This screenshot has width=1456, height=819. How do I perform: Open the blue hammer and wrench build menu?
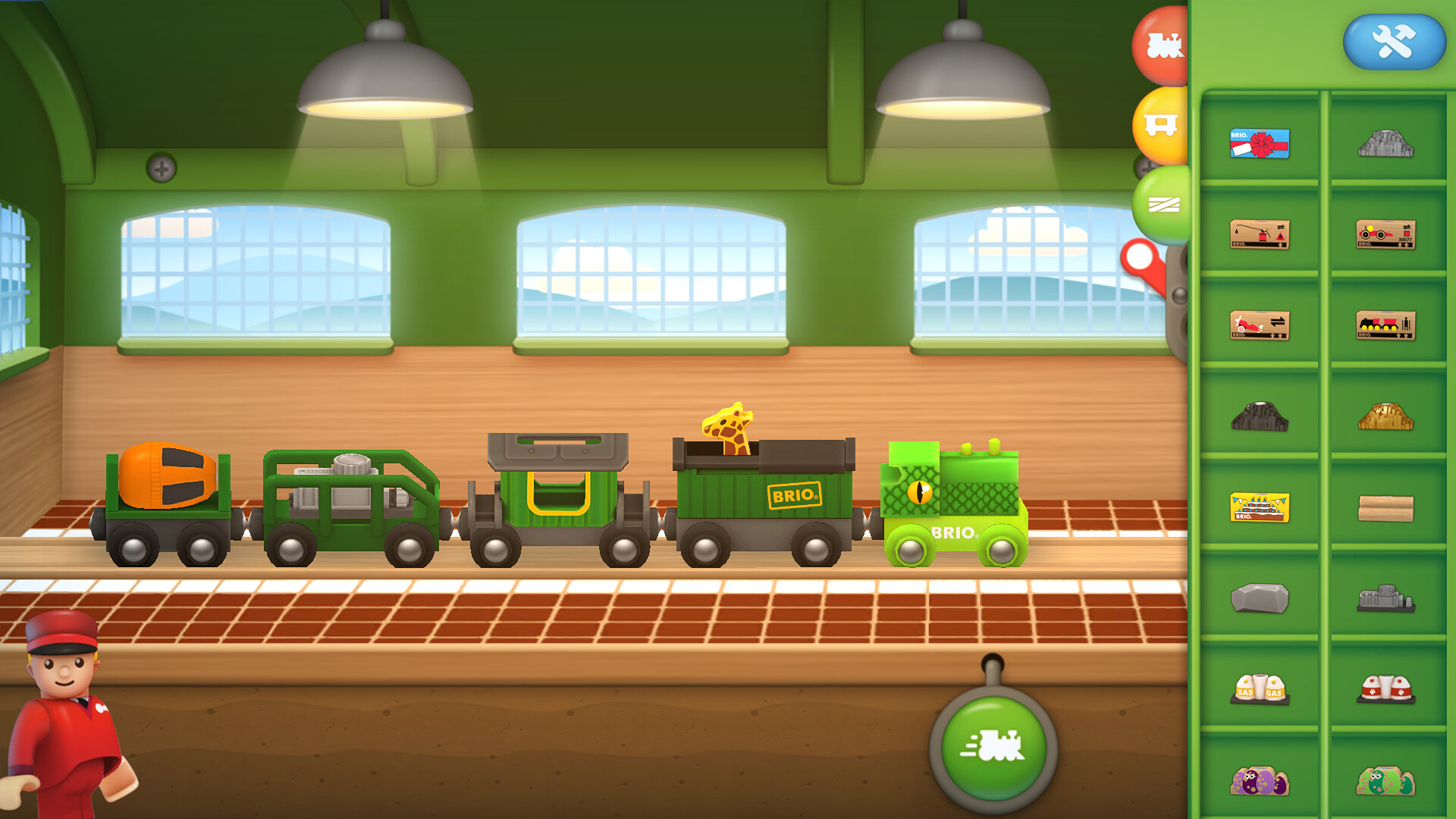1394,42
